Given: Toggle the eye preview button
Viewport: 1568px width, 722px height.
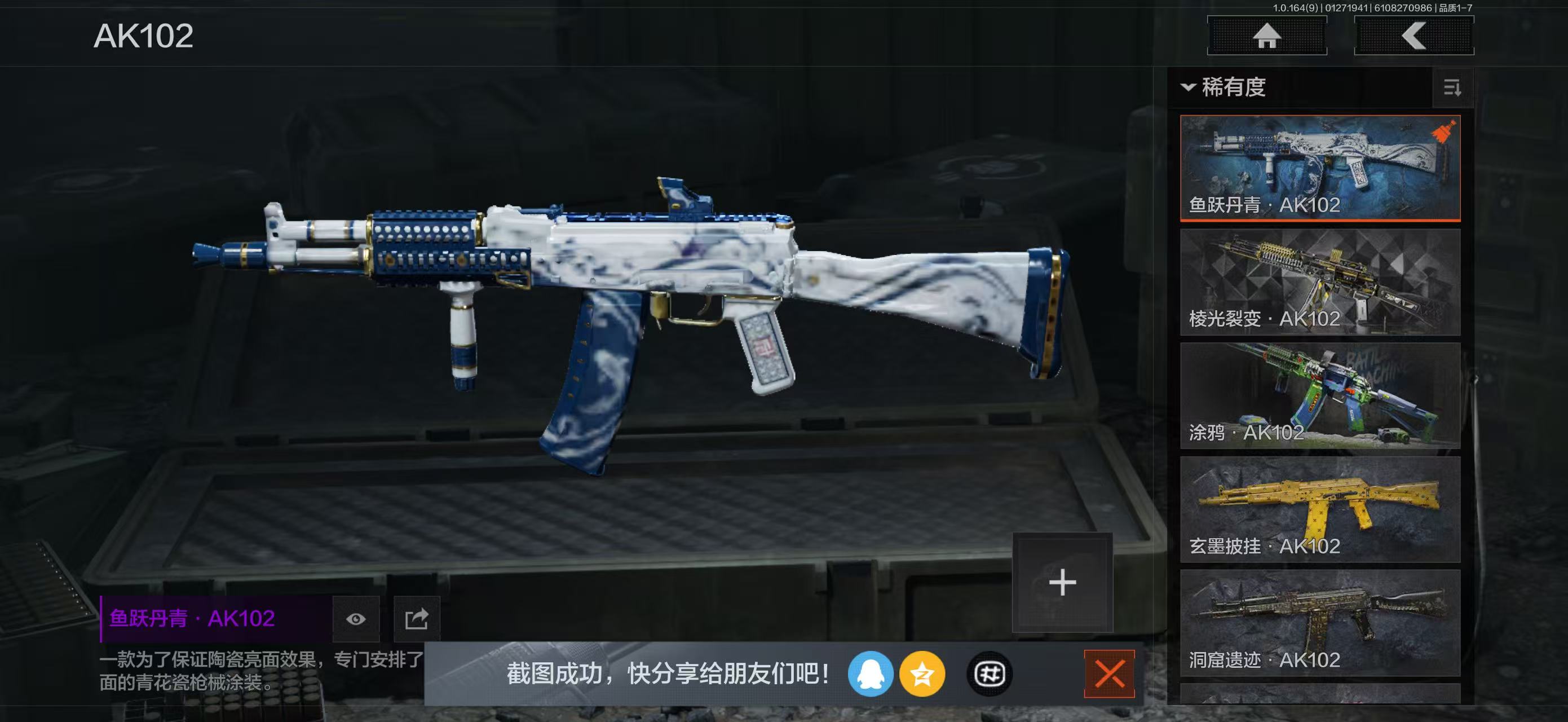Looking at the screenshot, I should pos(356,619).
